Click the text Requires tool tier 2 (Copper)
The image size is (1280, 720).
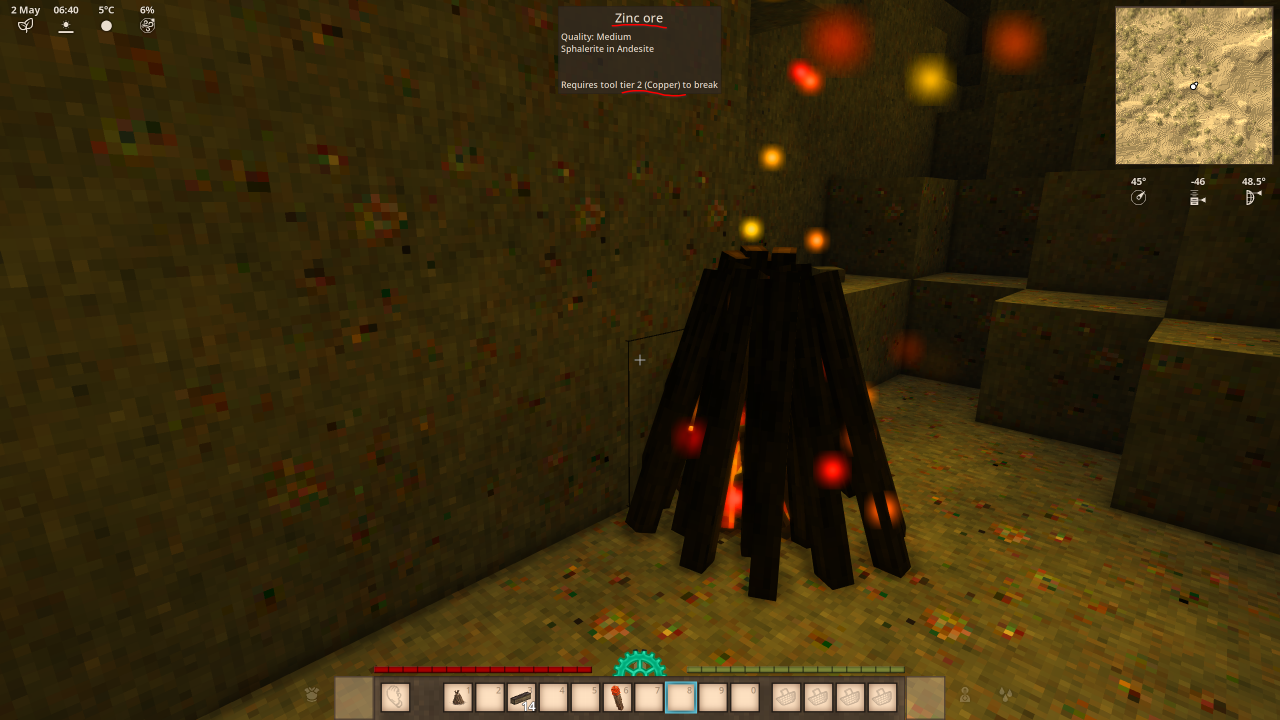click(639, 85)
